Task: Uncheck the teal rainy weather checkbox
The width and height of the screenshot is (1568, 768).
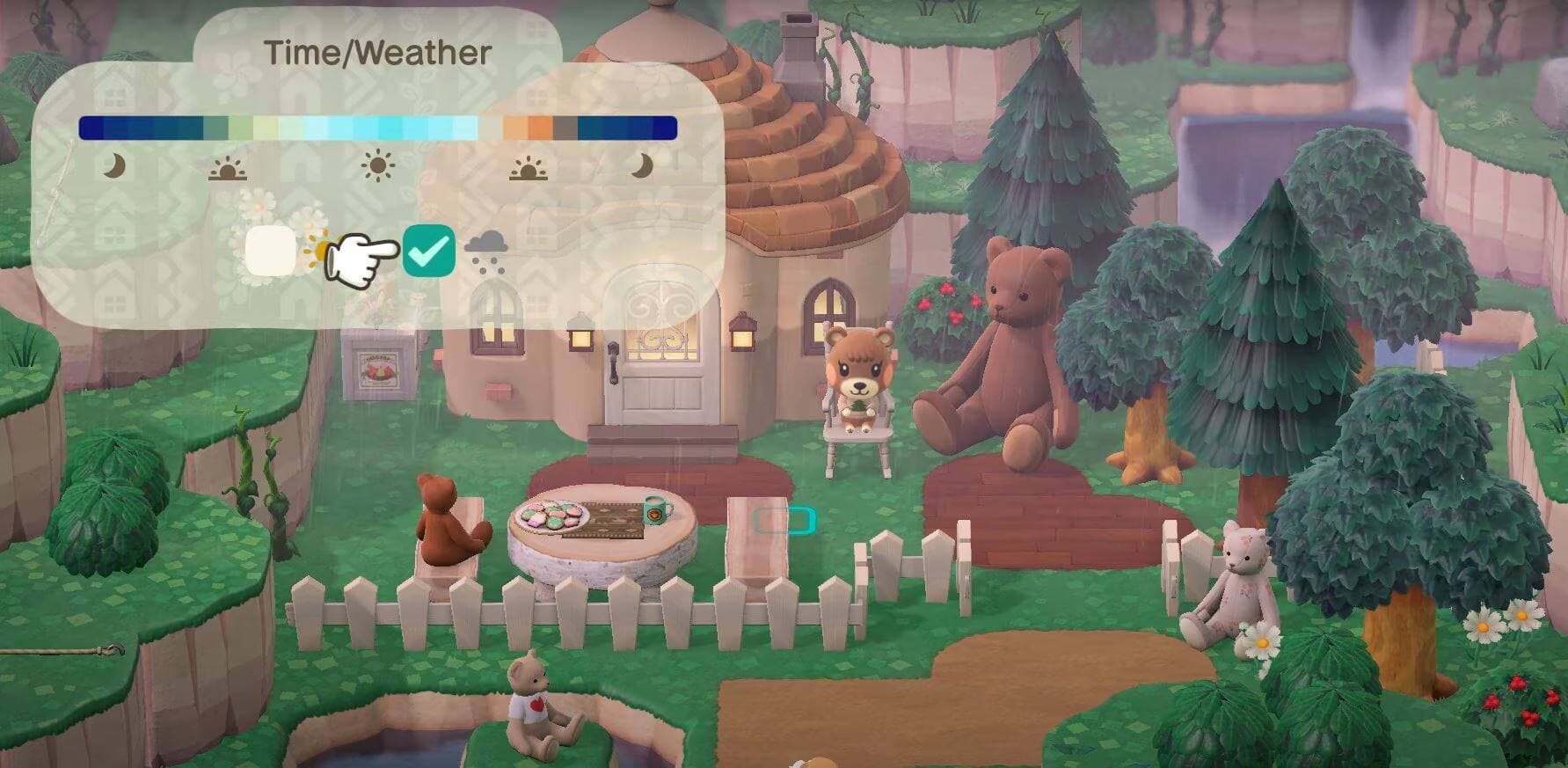Action: [429, 251]
